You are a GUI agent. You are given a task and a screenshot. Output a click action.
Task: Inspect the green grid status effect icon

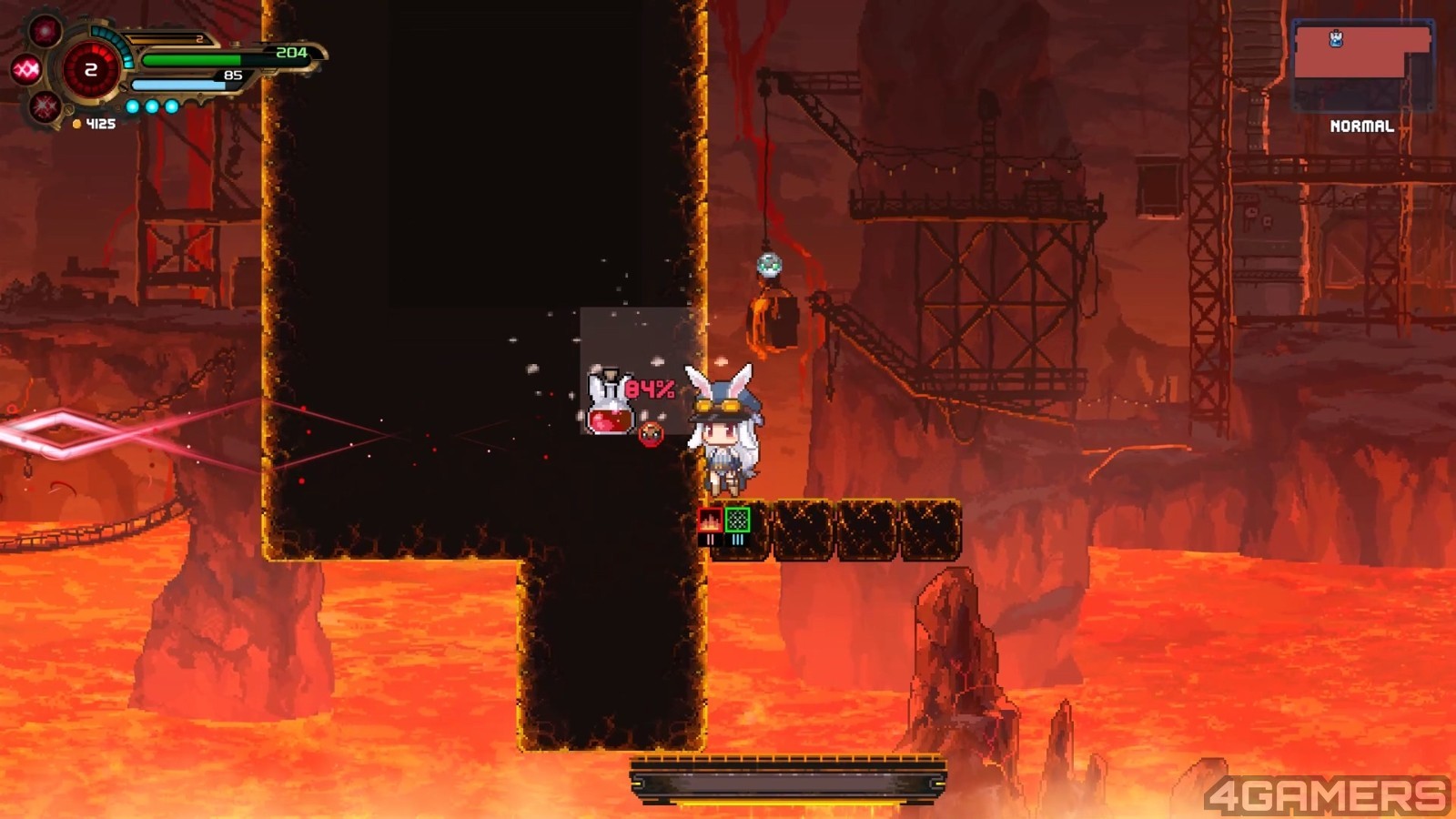[738, 520]
